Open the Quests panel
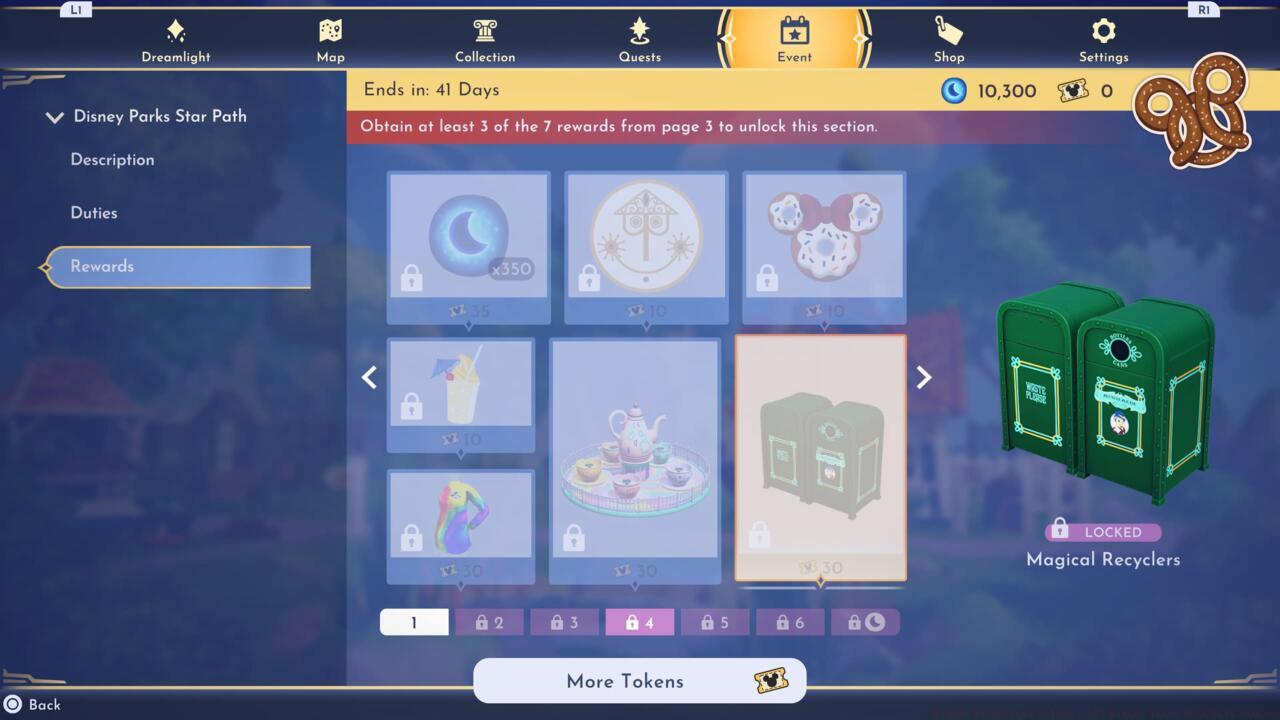This screenshot has height=720, width=1280. click(x=639, y=38)
